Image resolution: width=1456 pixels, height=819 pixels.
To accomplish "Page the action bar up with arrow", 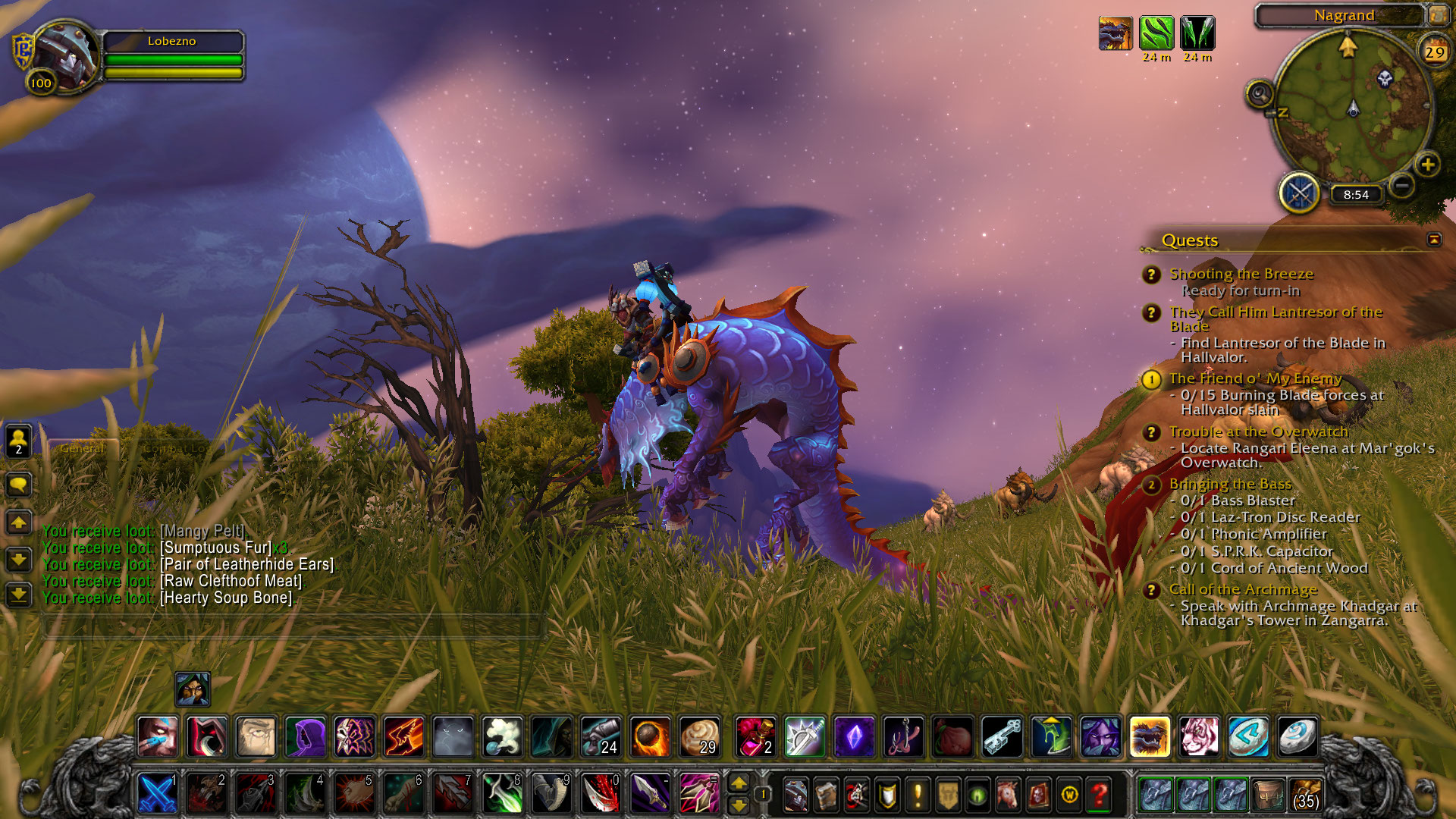I will 738,783.
